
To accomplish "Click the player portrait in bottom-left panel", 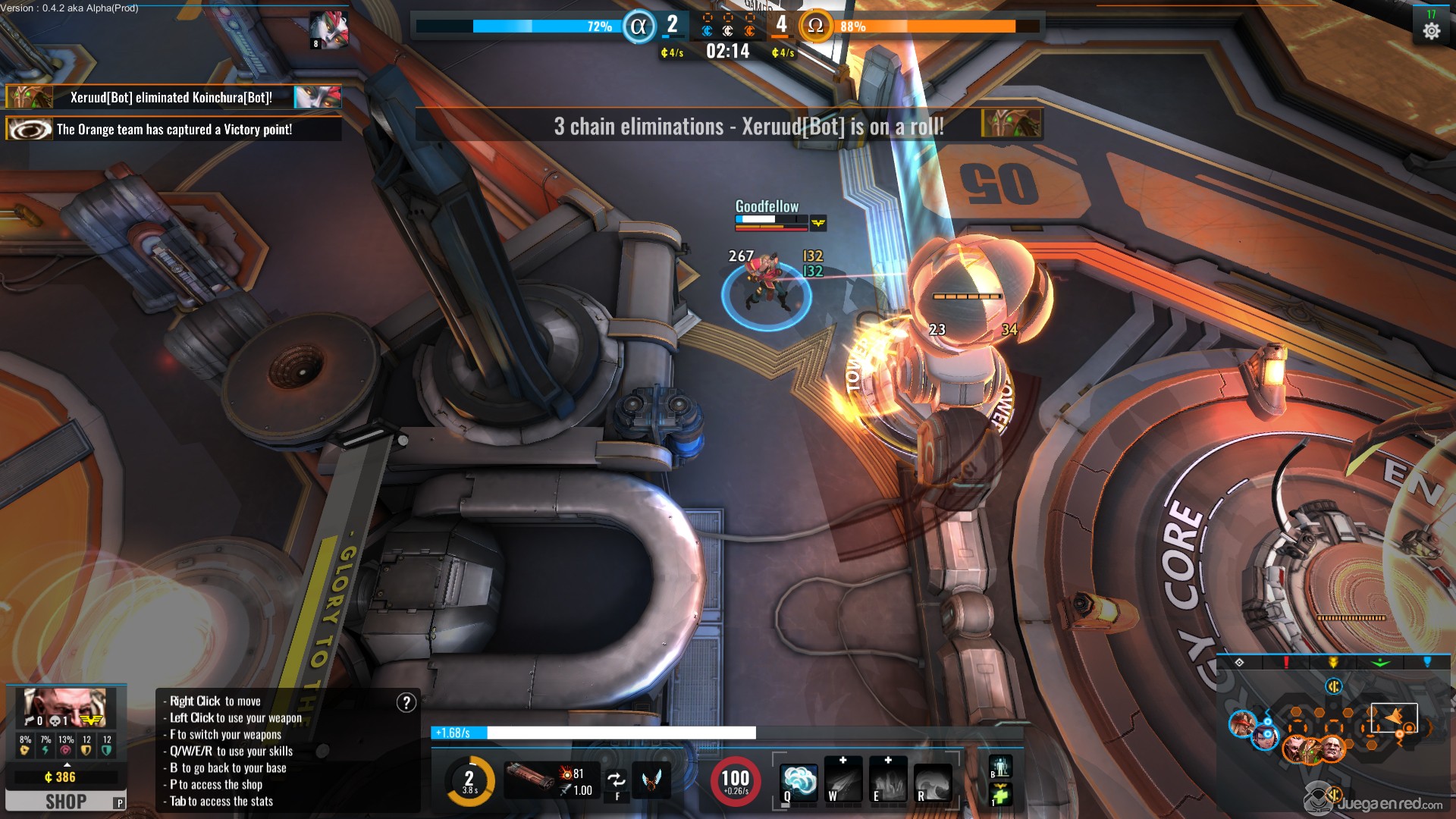I will click(64, 705).
